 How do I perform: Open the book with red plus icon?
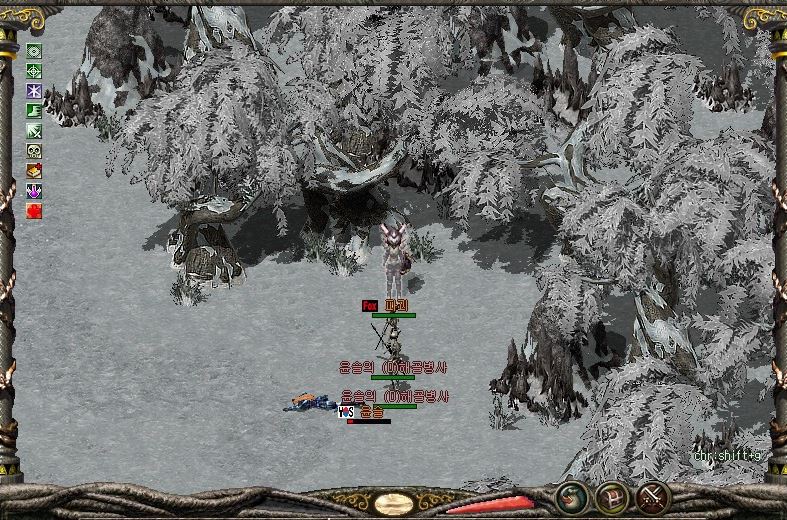tap(34, 171)
